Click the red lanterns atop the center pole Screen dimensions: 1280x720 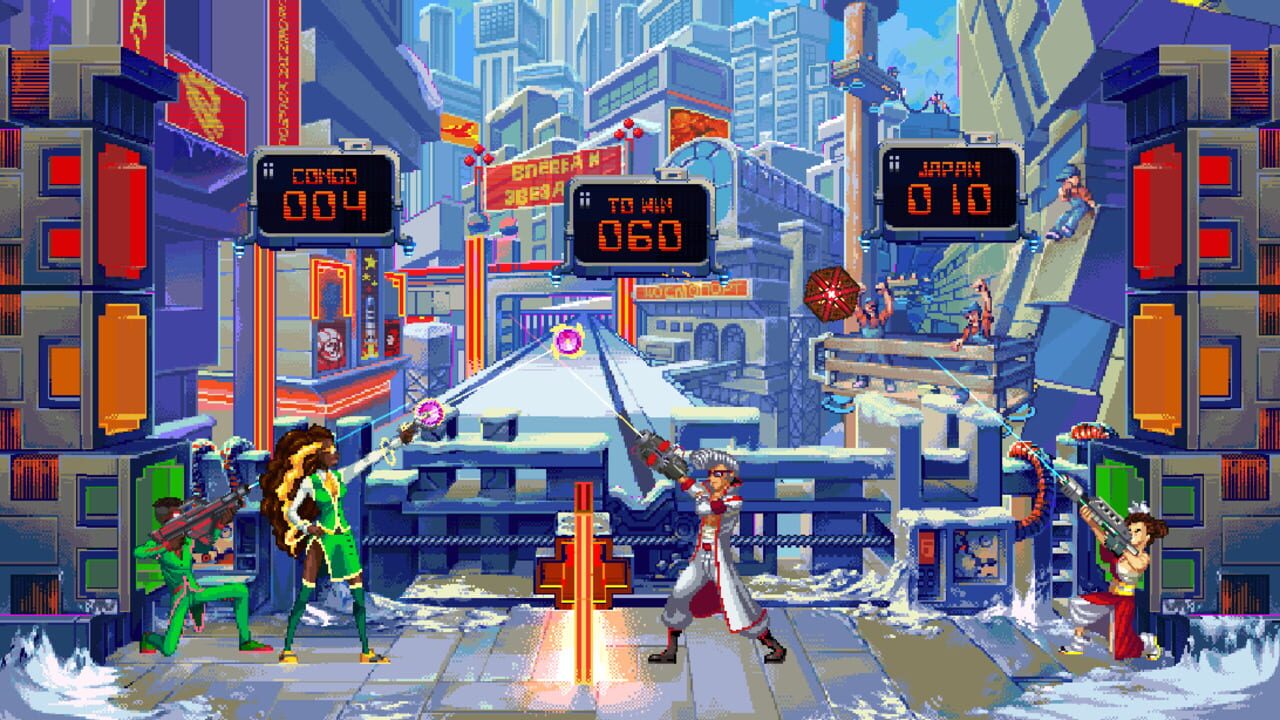click(x=630, y=128)
